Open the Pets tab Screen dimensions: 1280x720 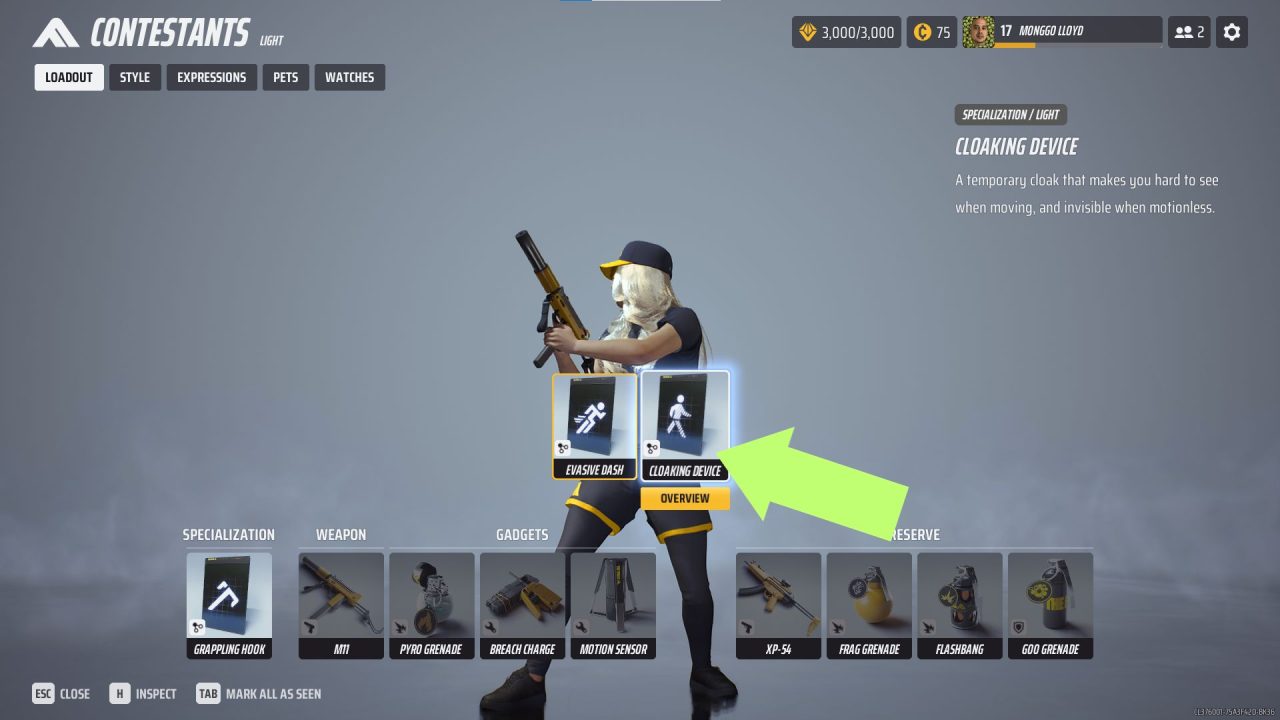[x=285, y=77]
